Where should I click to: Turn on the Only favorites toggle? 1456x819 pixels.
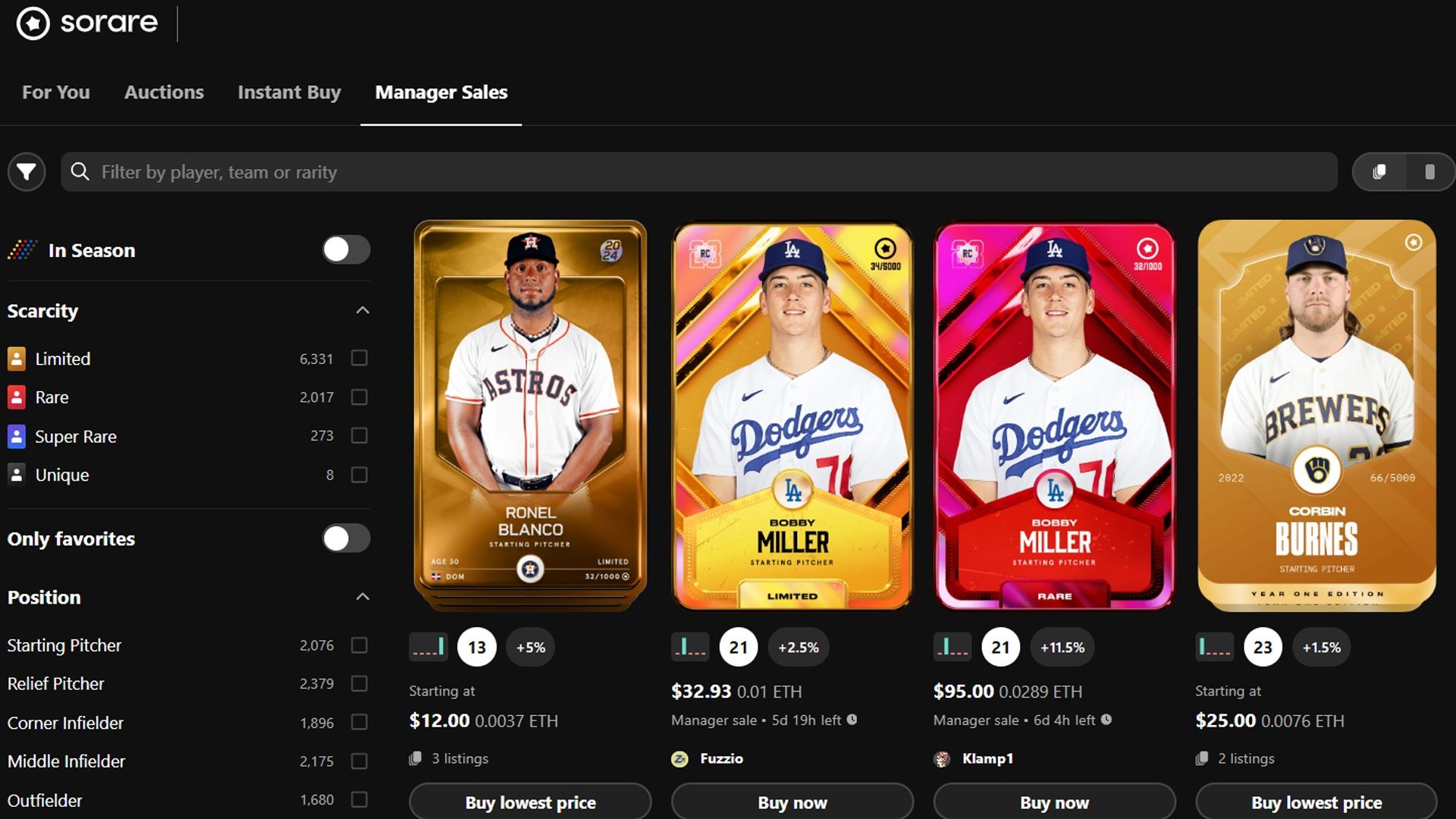click(346, 538)
